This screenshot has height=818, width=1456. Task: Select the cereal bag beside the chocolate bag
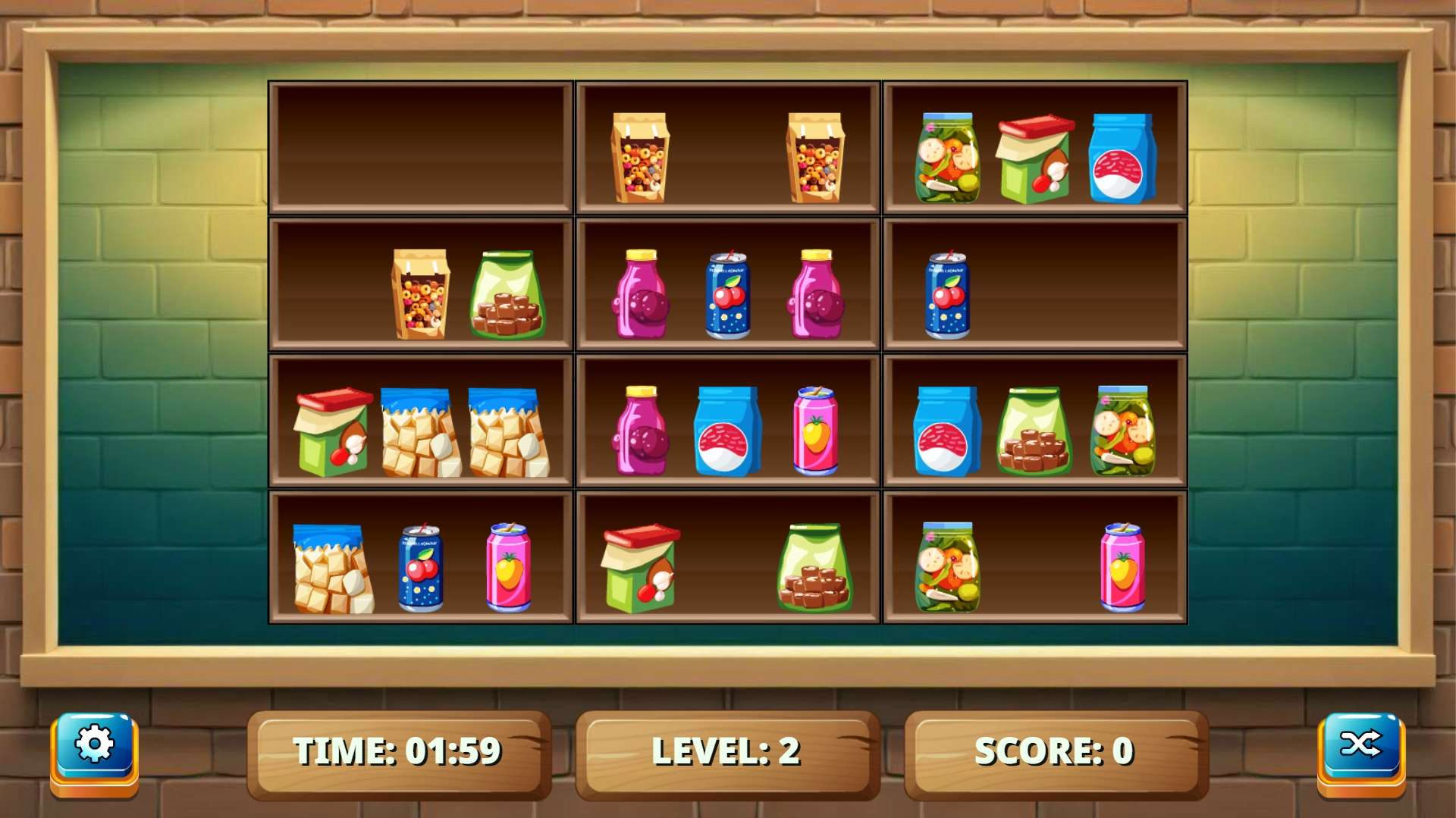420,294
